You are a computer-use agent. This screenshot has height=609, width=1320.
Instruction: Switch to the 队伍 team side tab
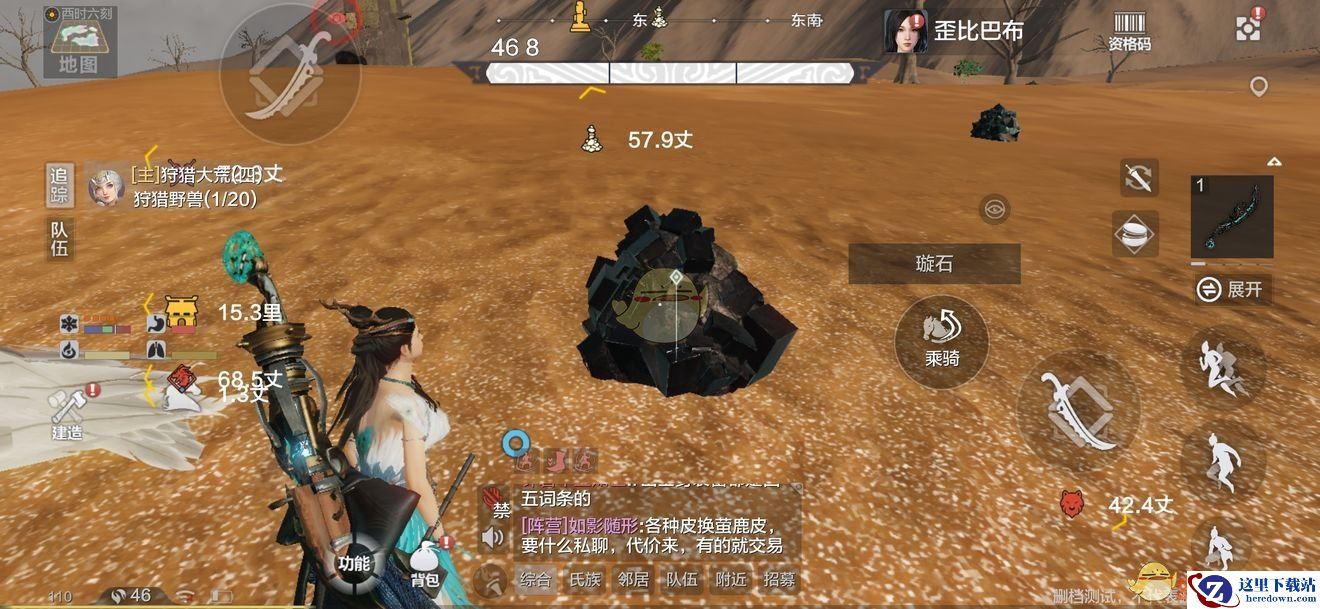[59, 238]
